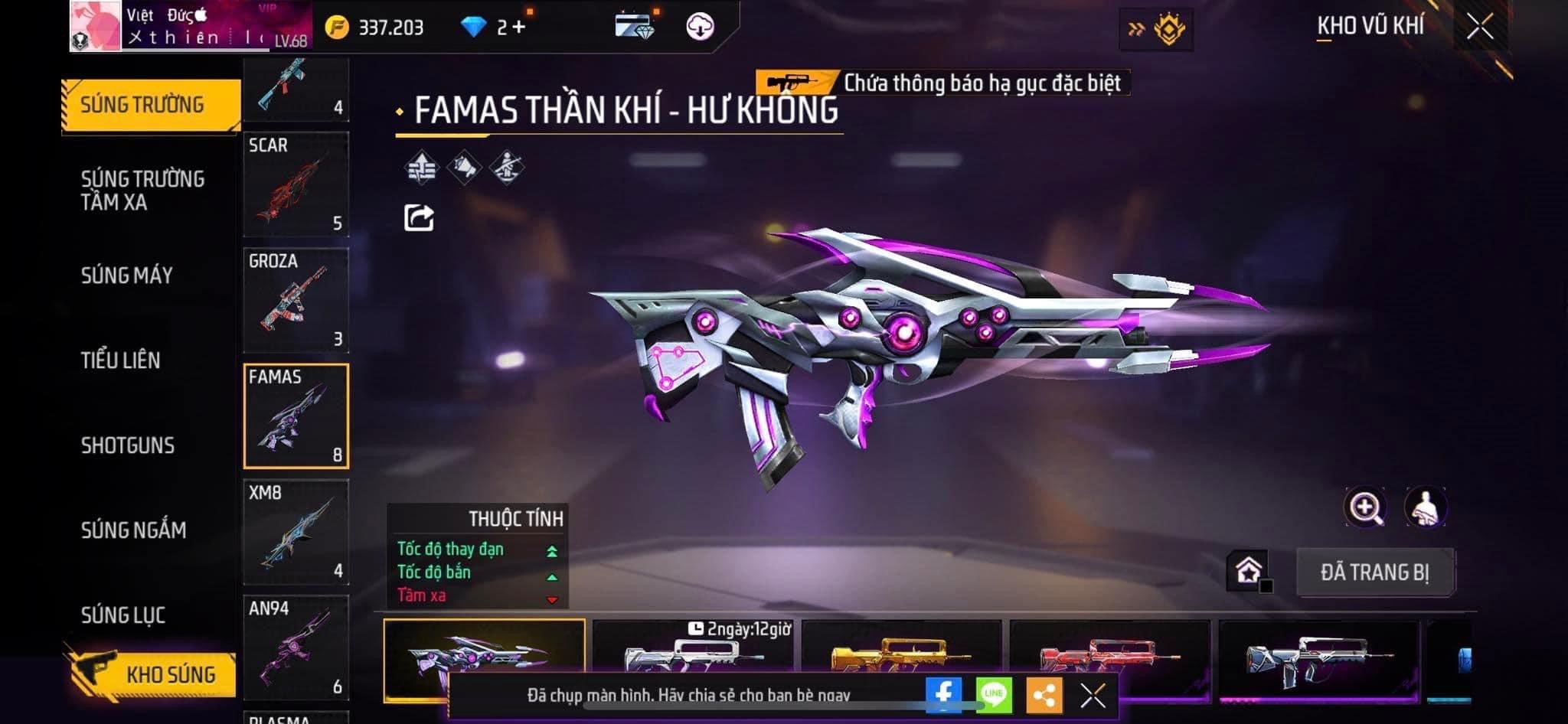This screenshot has width=1568, height=724.
Task: Add diamonds with the plus button
Action: tap(520, 28)
